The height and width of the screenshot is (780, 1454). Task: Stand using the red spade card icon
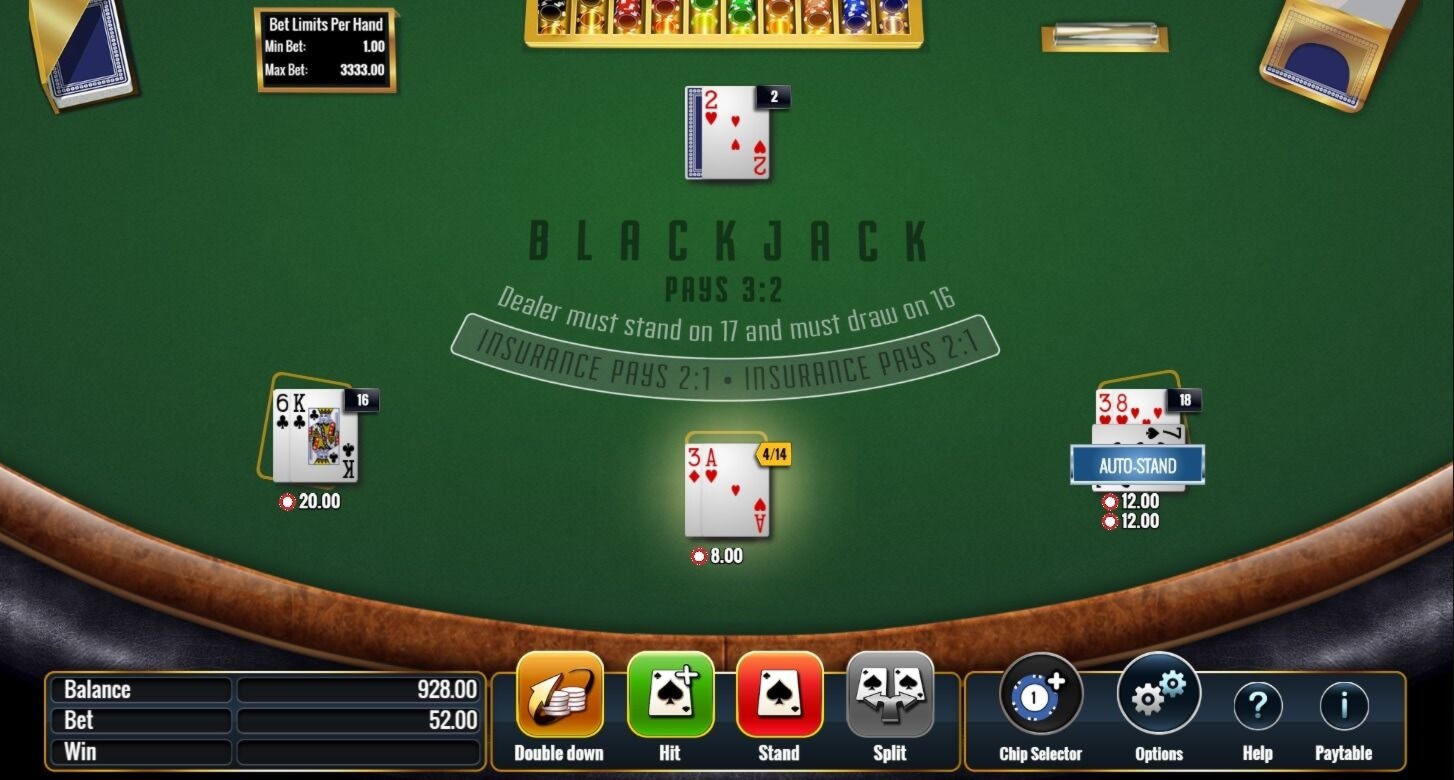[779, 695]
